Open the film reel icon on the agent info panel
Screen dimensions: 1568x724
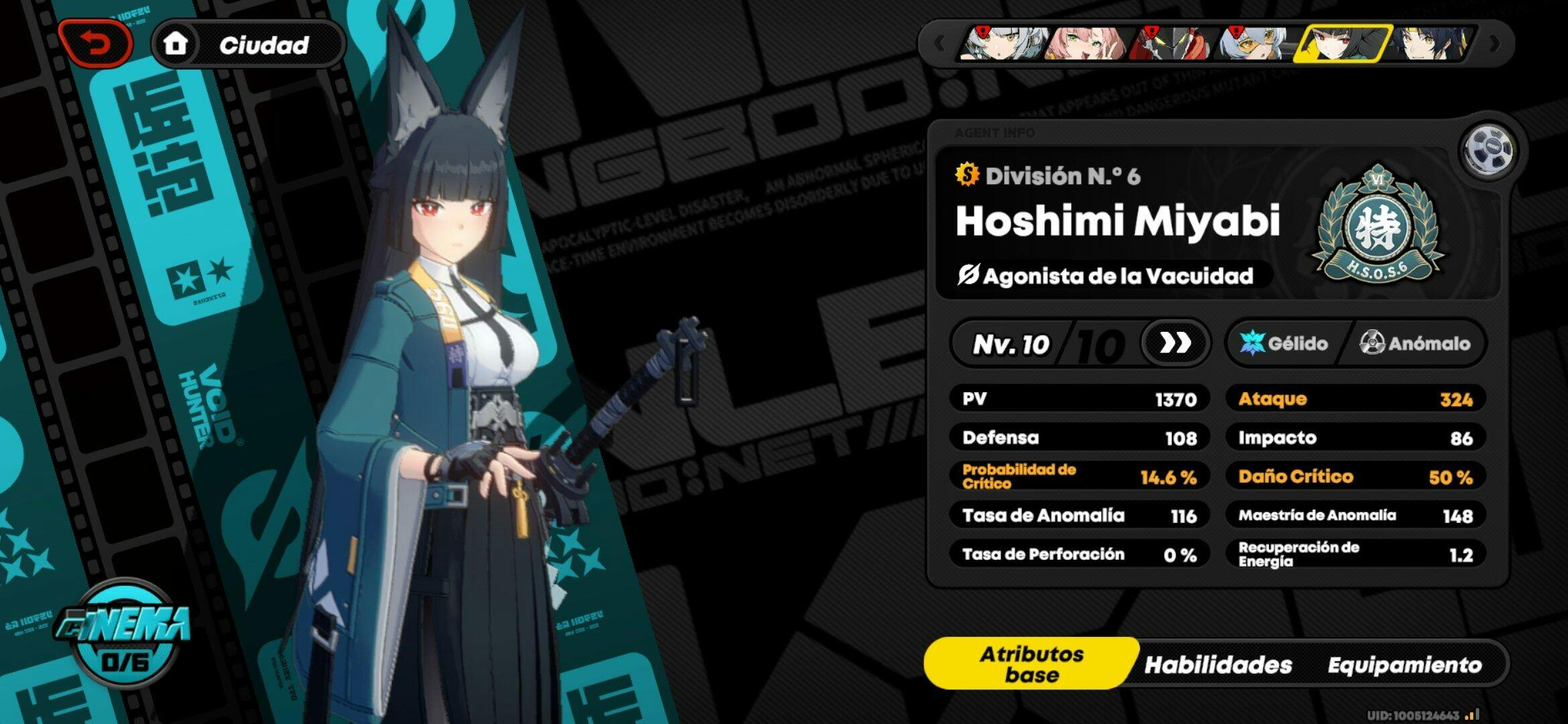point(1488,149)
